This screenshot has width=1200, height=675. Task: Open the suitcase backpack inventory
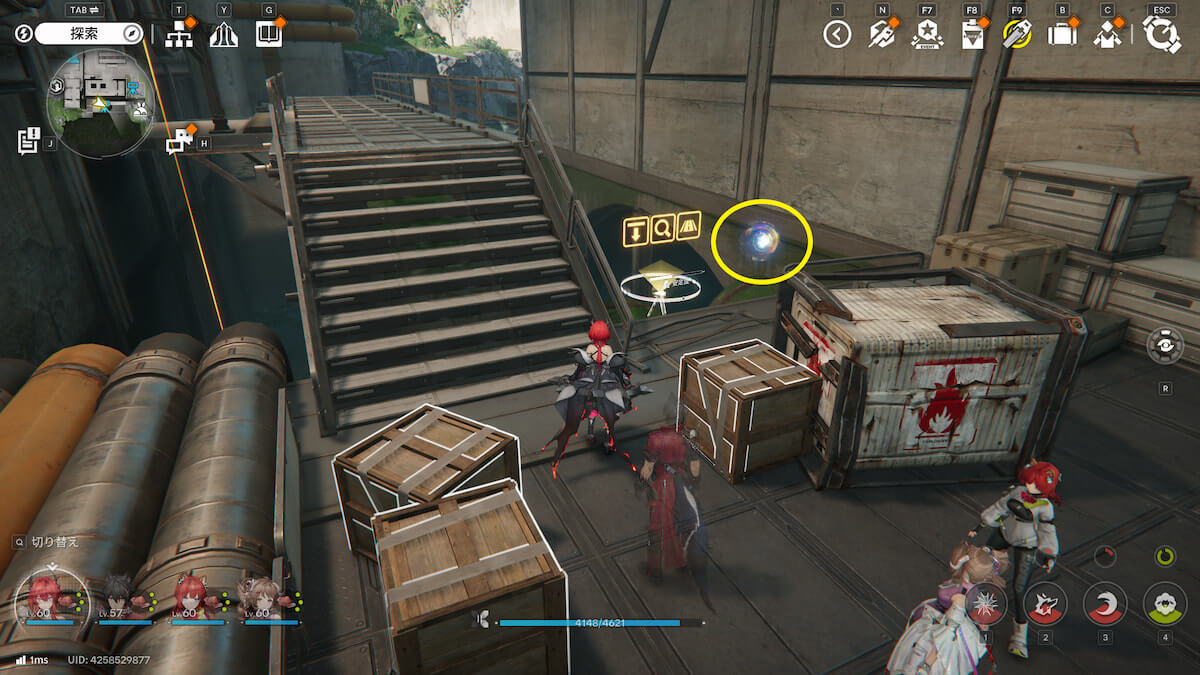(1062, 35)
